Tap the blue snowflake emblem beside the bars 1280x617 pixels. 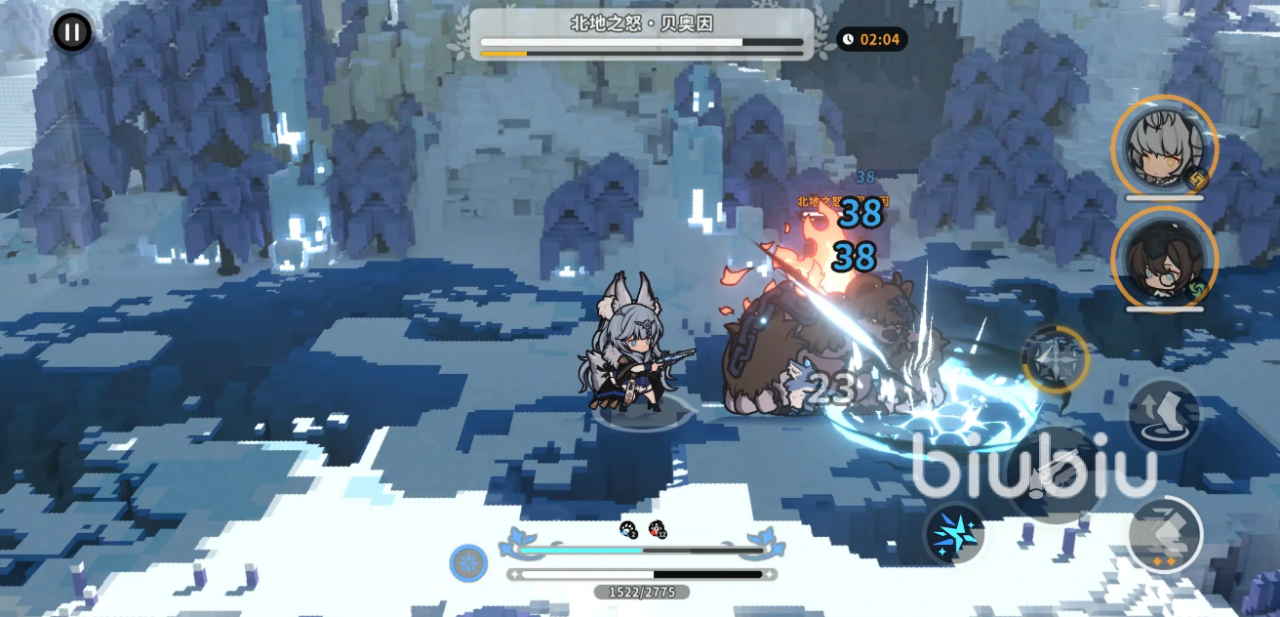pos(468,563)
